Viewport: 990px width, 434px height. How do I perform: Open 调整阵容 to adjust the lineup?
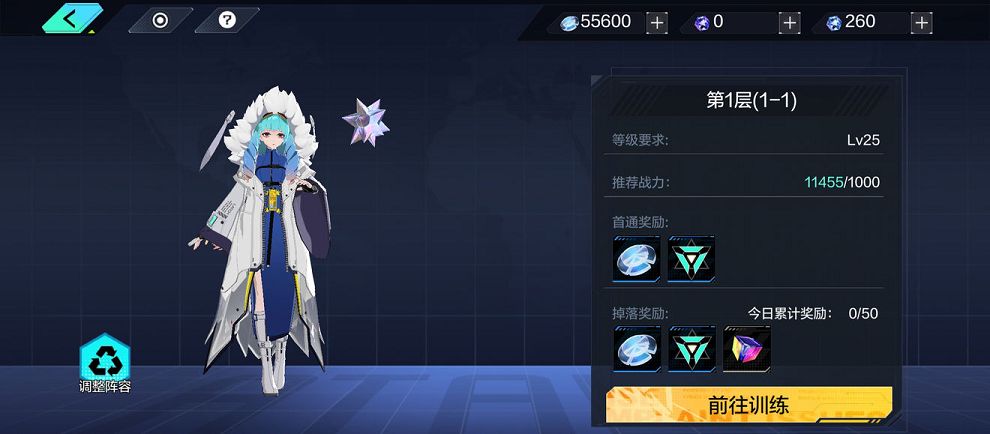(105, 362)
